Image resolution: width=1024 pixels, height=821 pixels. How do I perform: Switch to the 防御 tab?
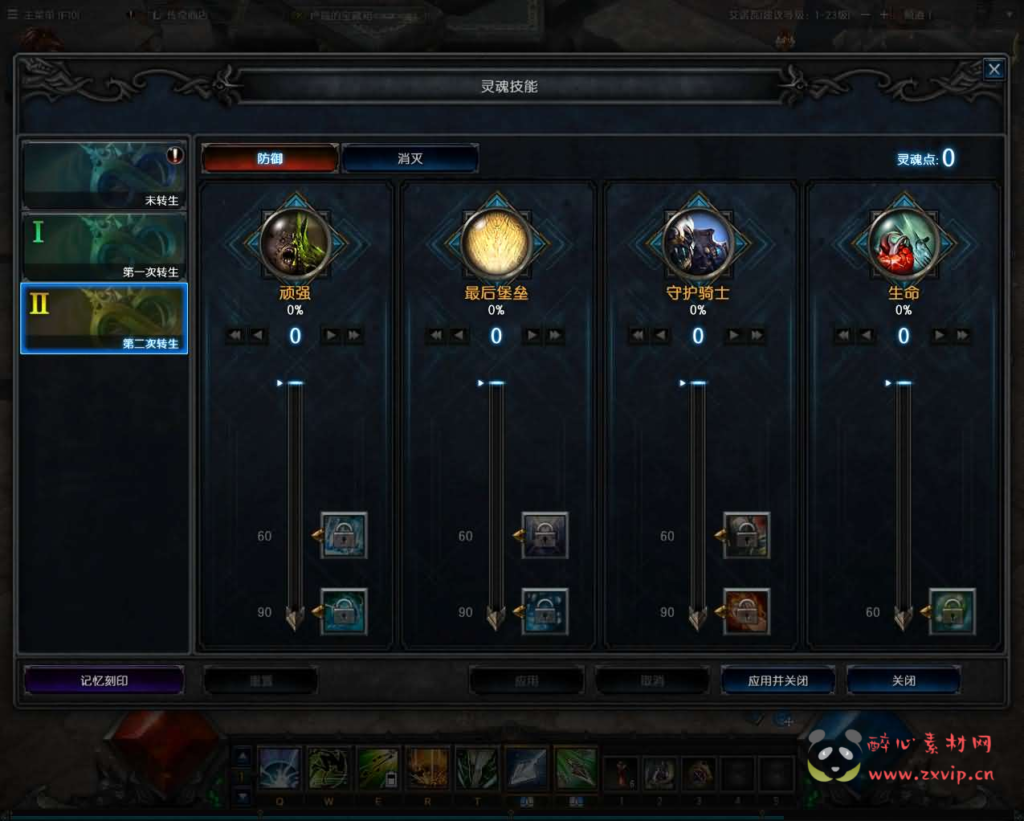[x=270, y=159]
